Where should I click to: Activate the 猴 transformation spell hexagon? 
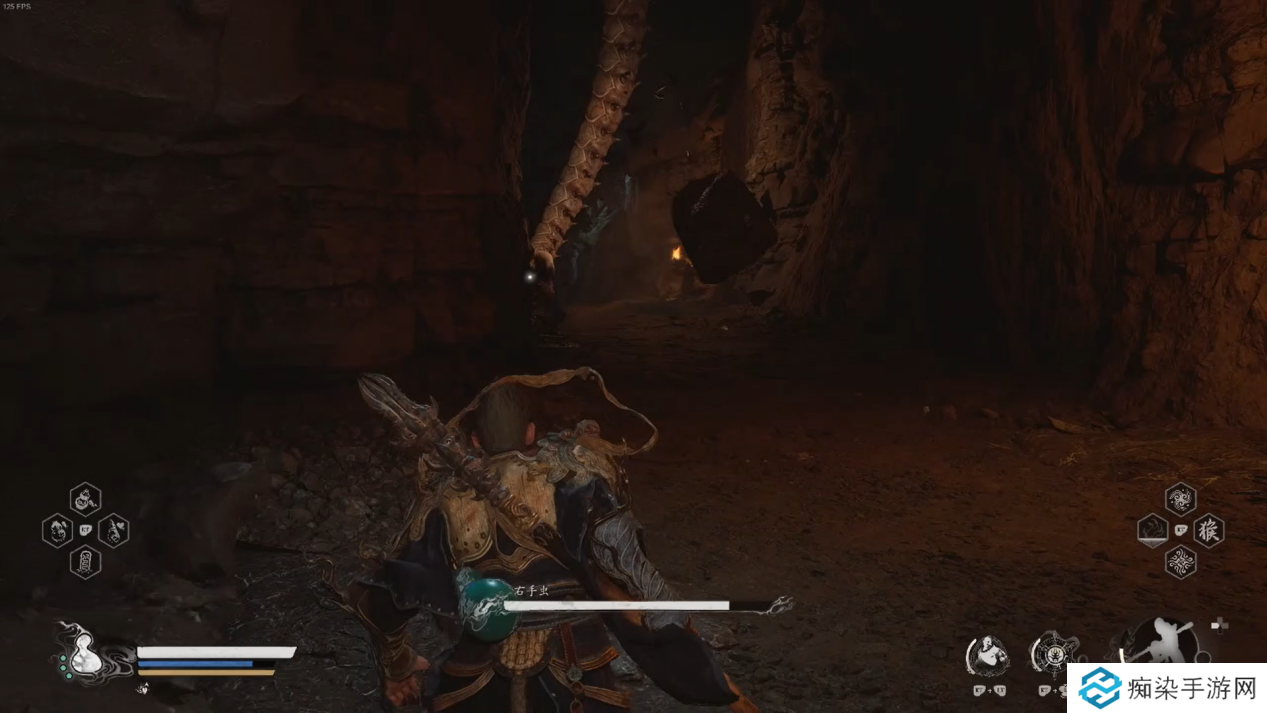[1209, 530]
